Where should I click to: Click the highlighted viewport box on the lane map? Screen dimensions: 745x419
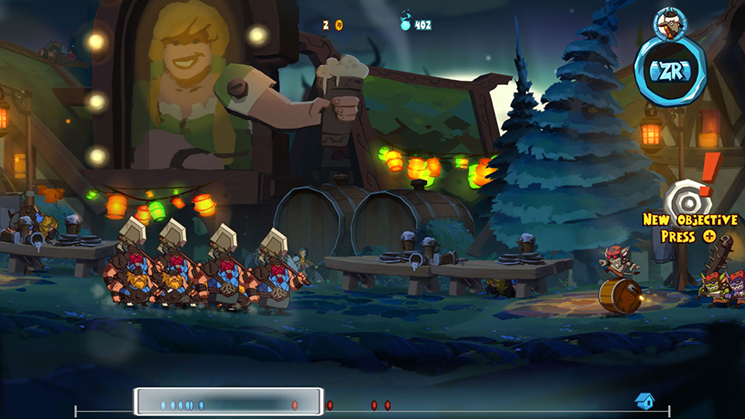[x=229, y=402]
